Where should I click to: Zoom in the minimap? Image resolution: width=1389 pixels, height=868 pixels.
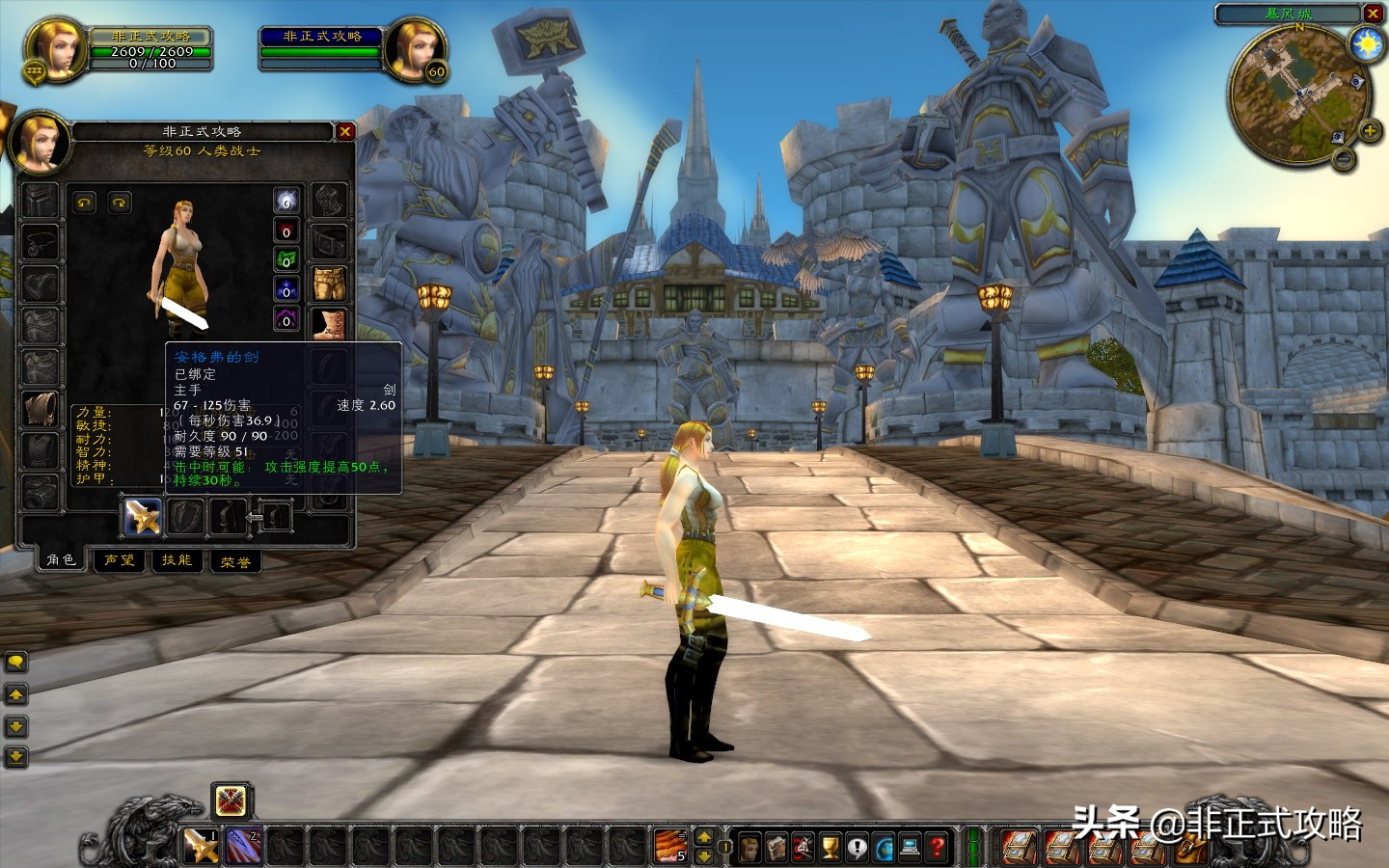coord(1368,131)
